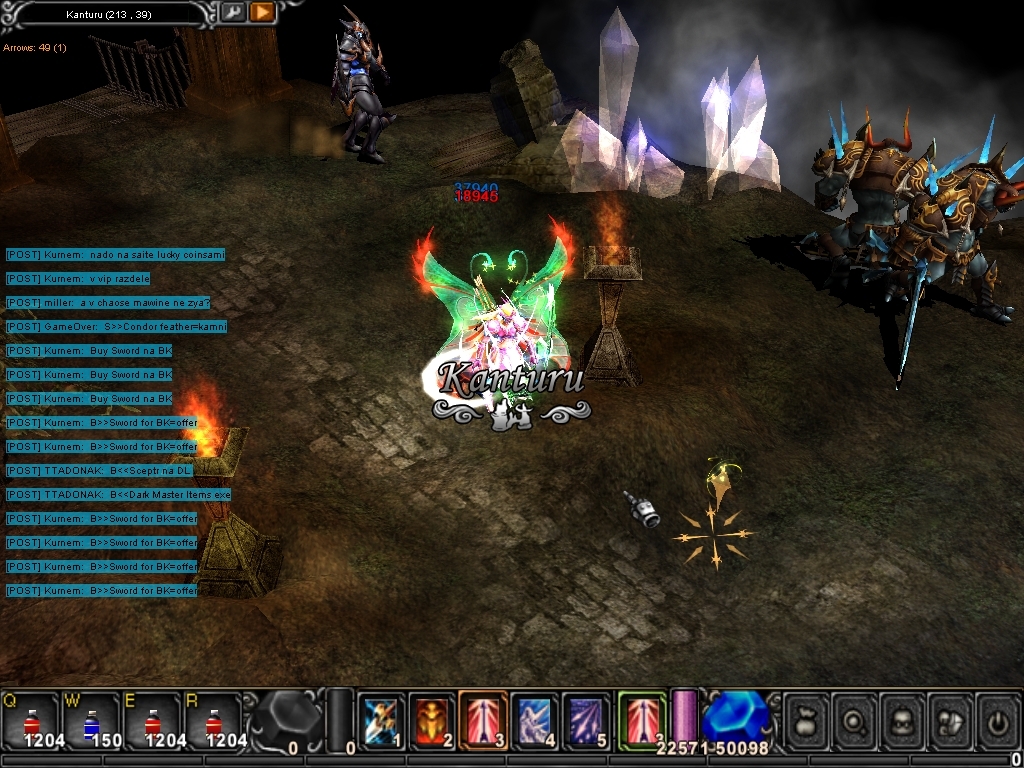Click the Kanturu location coordinates bar

point(108,14)
